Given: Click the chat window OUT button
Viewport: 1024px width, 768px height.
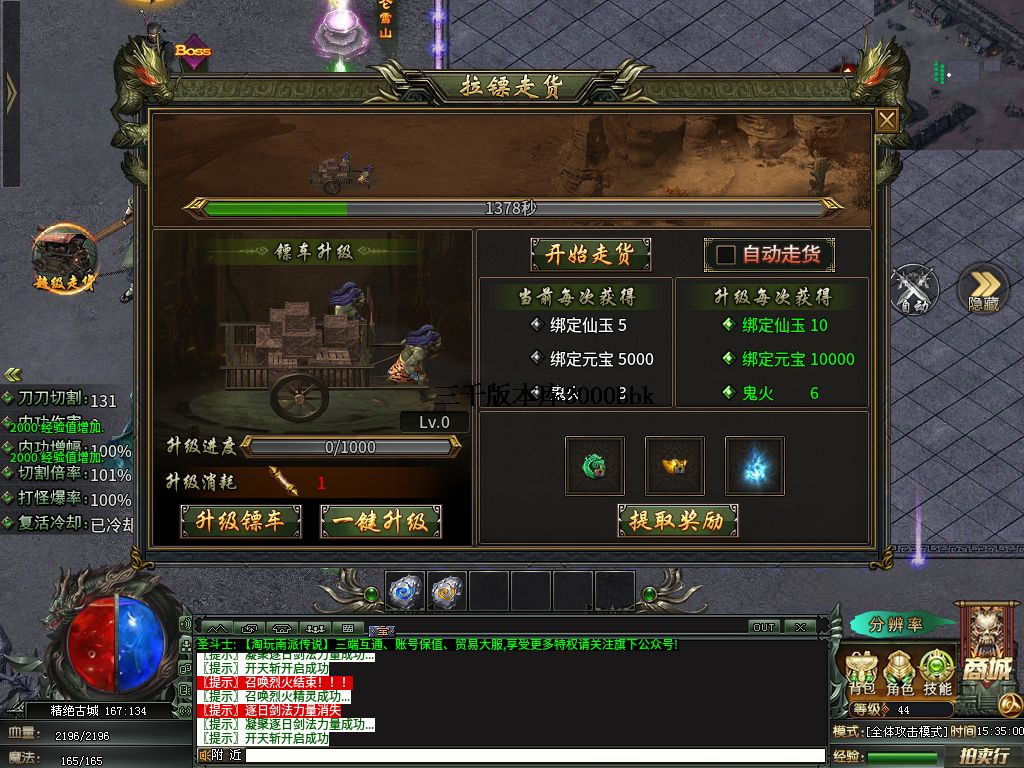Looking at the screenshot, I should [x=764, y=627].
